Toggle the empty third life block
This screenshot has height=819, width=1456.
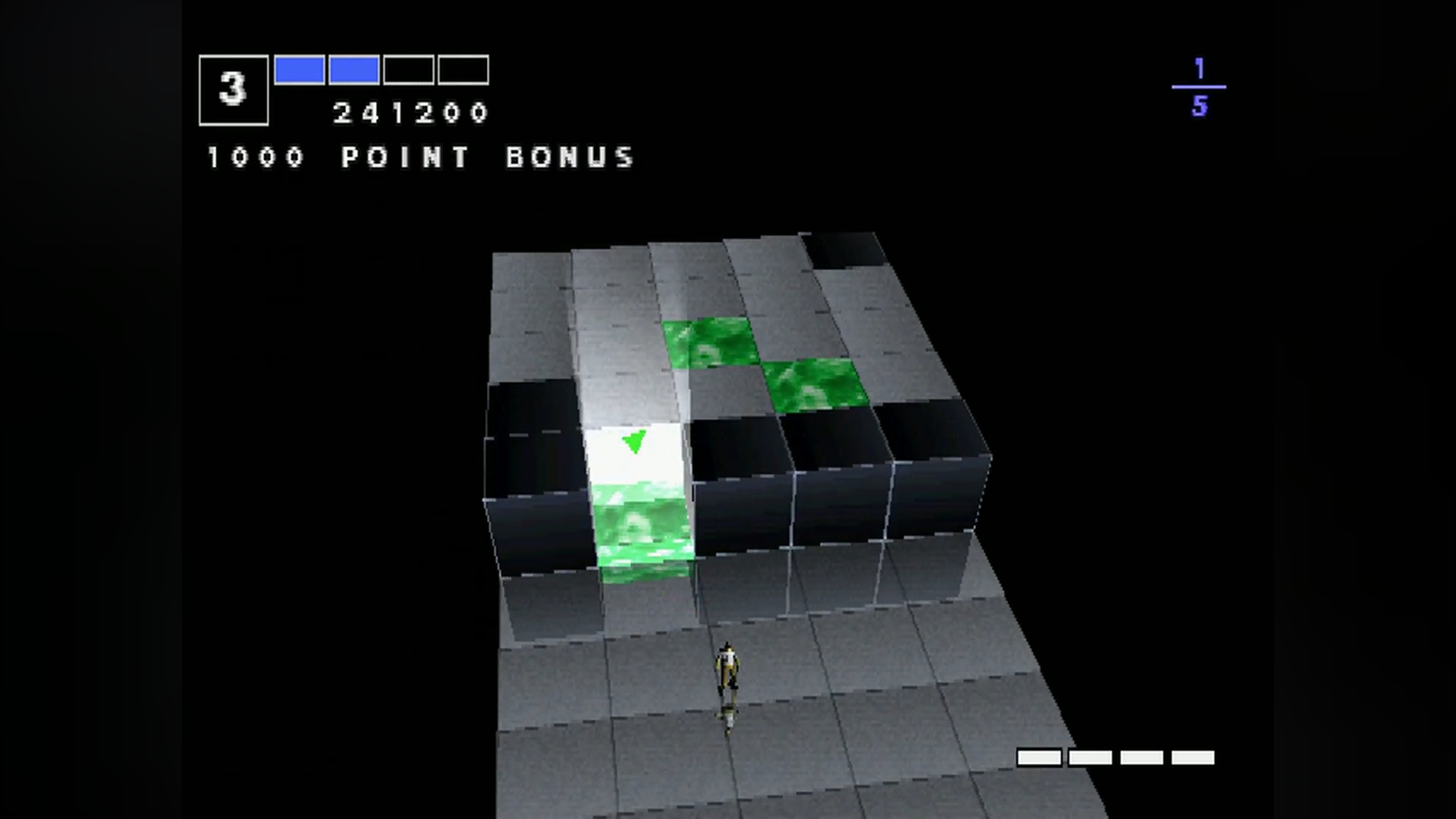click(x=409, y=70)
